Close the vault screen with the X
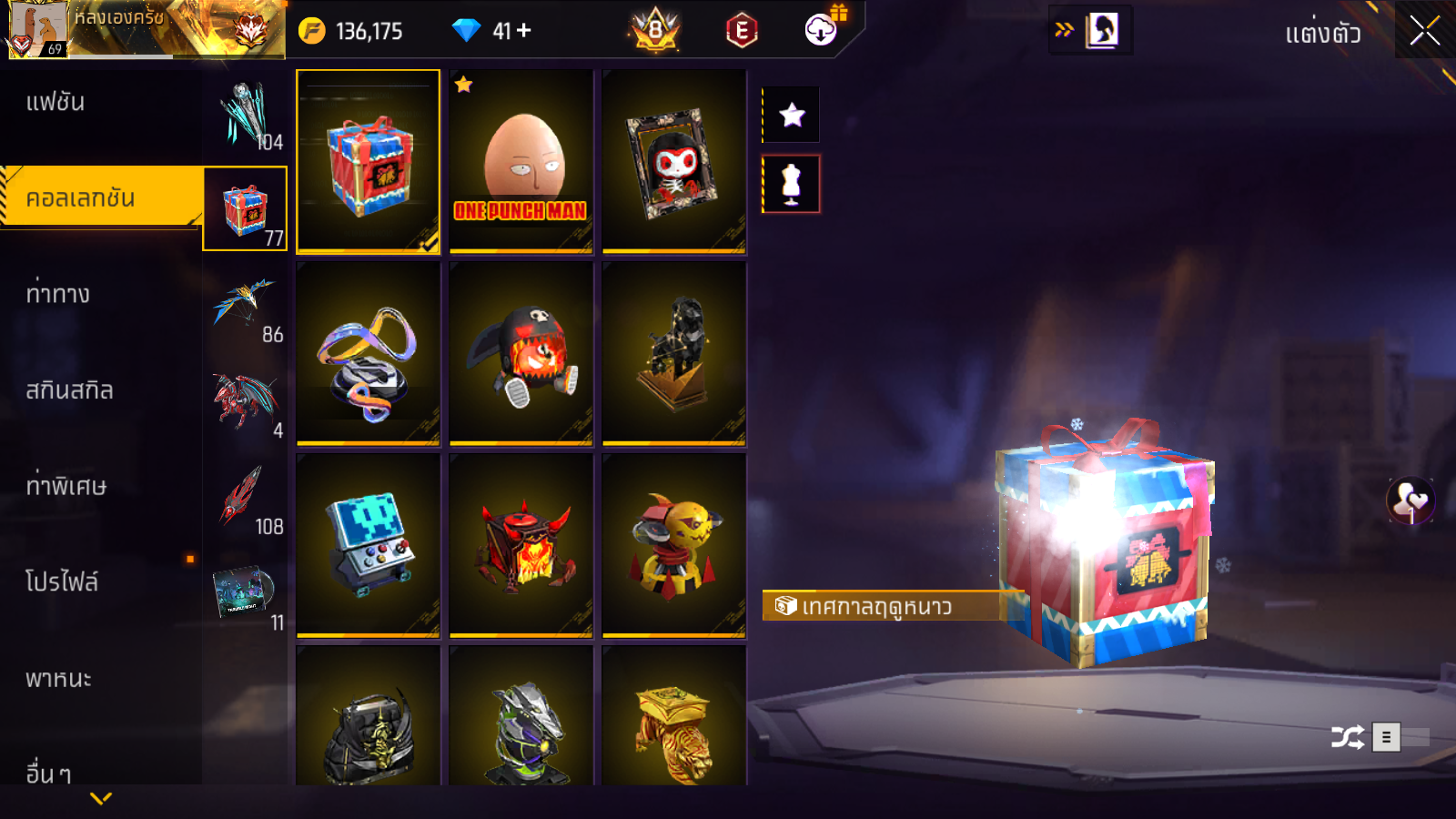The width and height of the screenshot is (1456, 819). 1424,32
